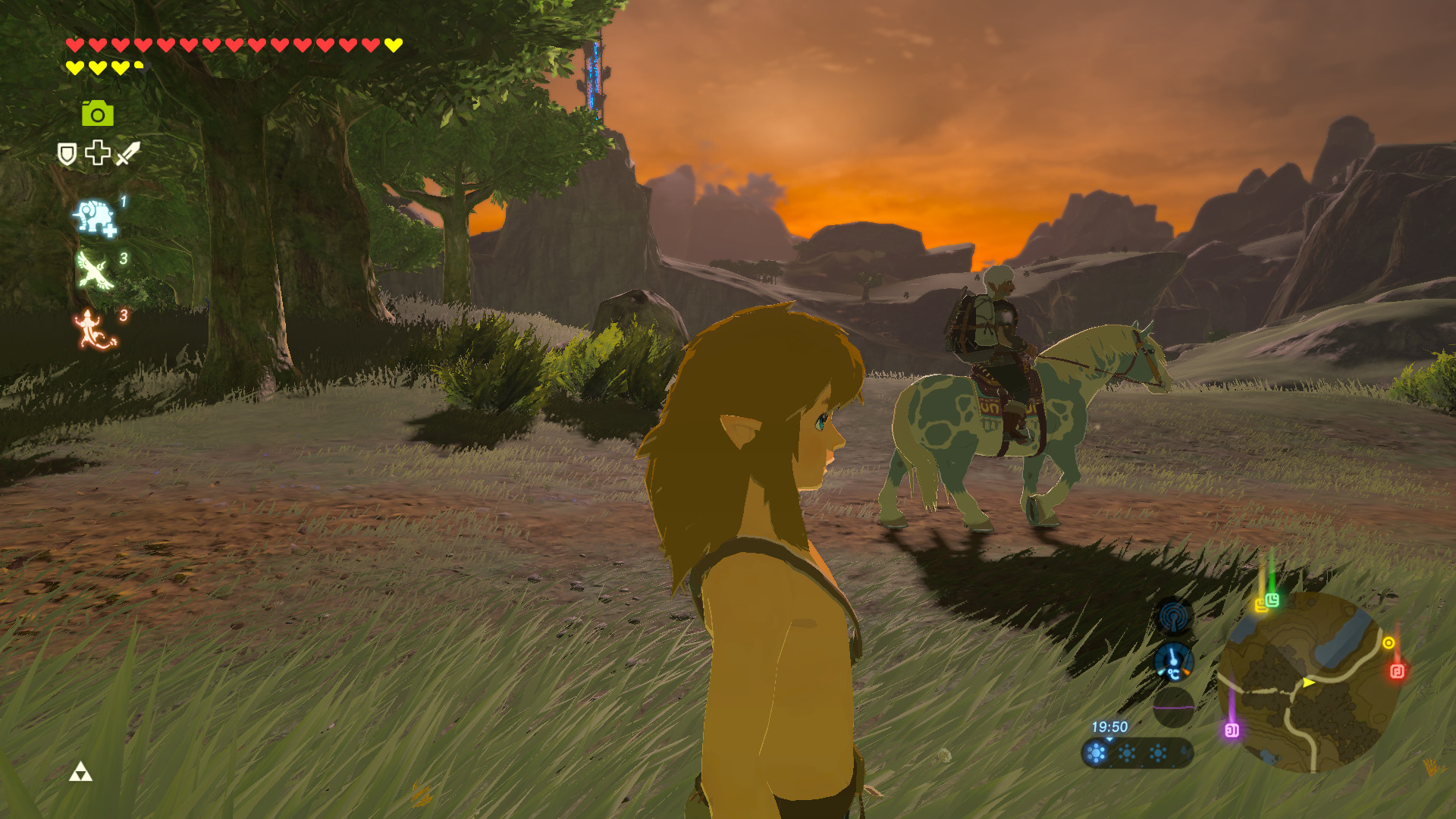This screenshot has width=1456, height=819.
Task: Select the Vah Medoh bird ability icon
Action: tap(95, 269)
